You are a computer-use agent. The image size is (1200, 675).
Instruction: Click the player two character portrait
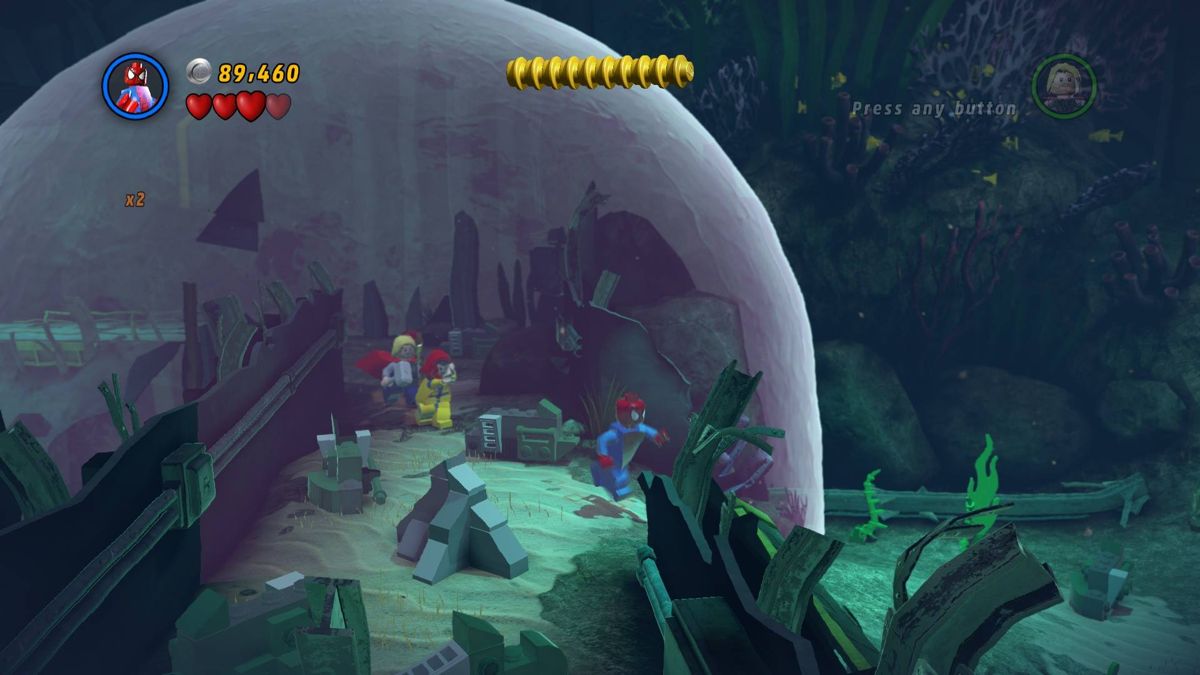pos(1064,86)
